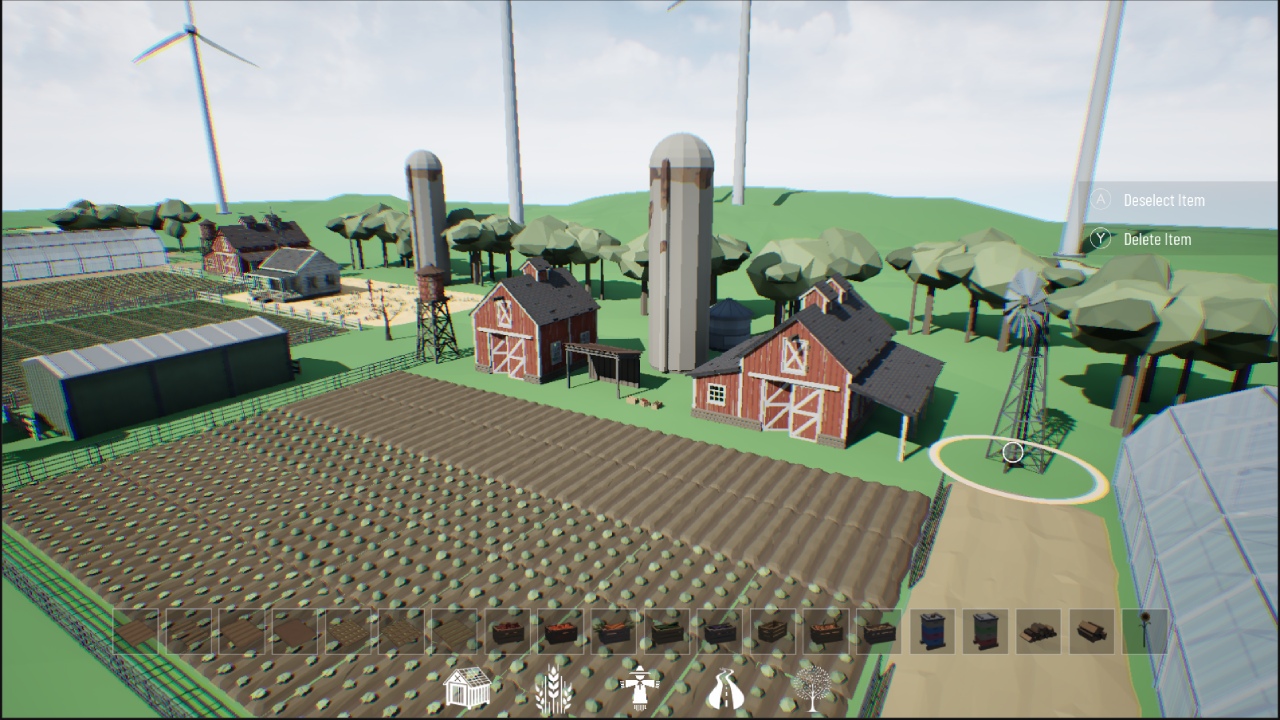Select the green barrel hotbar item
The height and width of the screenshot is (720, 1280).
click(x=982, y=628)
